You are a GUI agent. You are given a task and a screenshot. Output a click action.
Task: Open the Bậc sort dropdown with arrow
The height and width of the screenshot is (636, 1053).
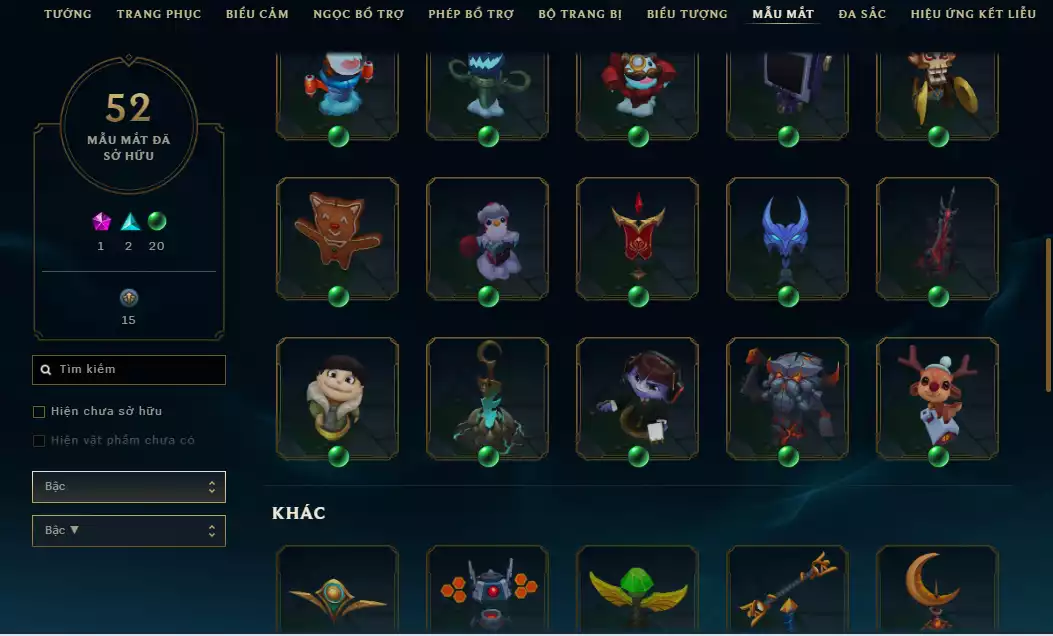(129, 531)
